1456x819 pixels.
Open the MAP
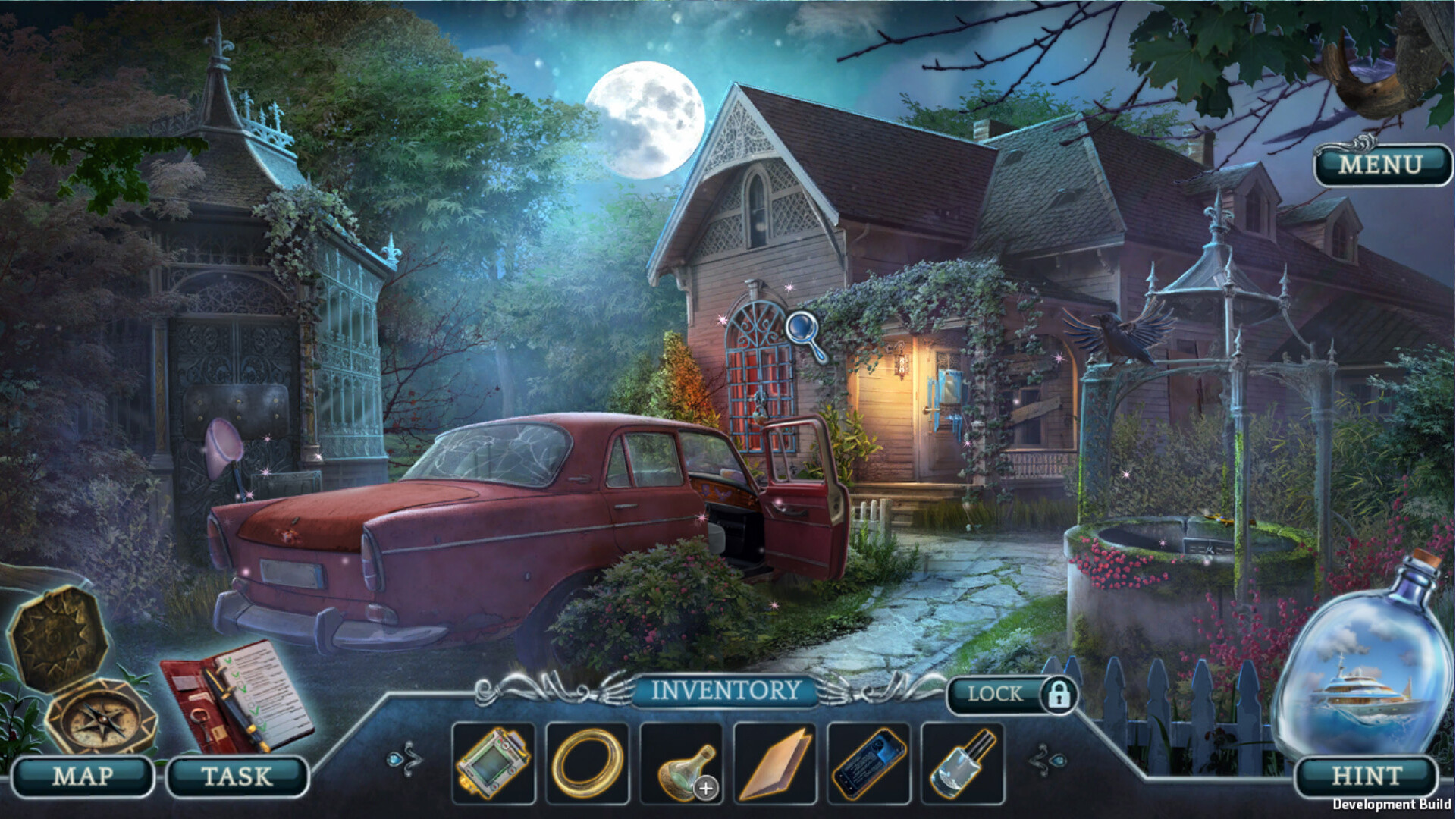(83, 776)
